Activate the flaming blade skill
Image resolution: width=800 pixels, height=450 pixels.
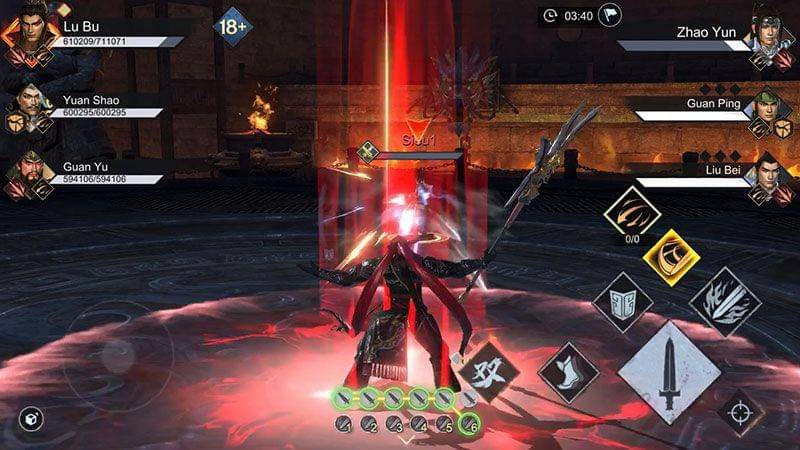coord(725,300)
